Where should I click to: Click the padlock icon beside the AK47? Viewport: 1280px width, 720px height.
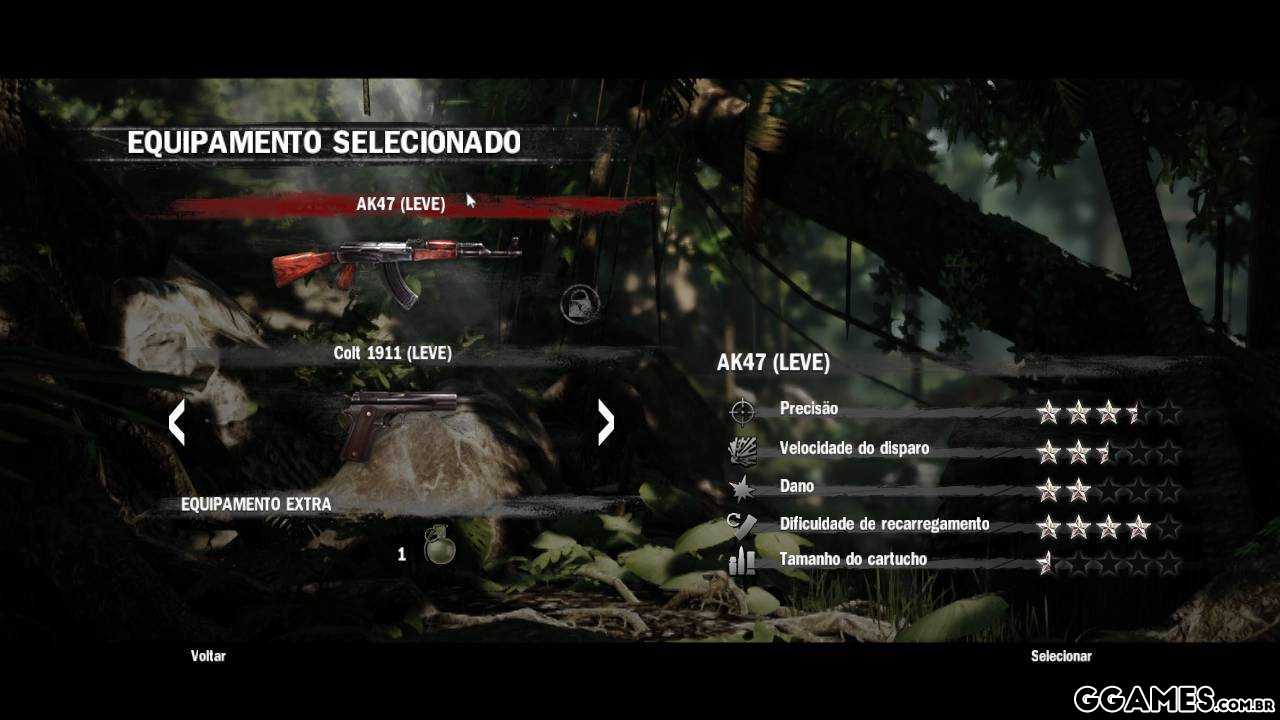click(580, 303)
